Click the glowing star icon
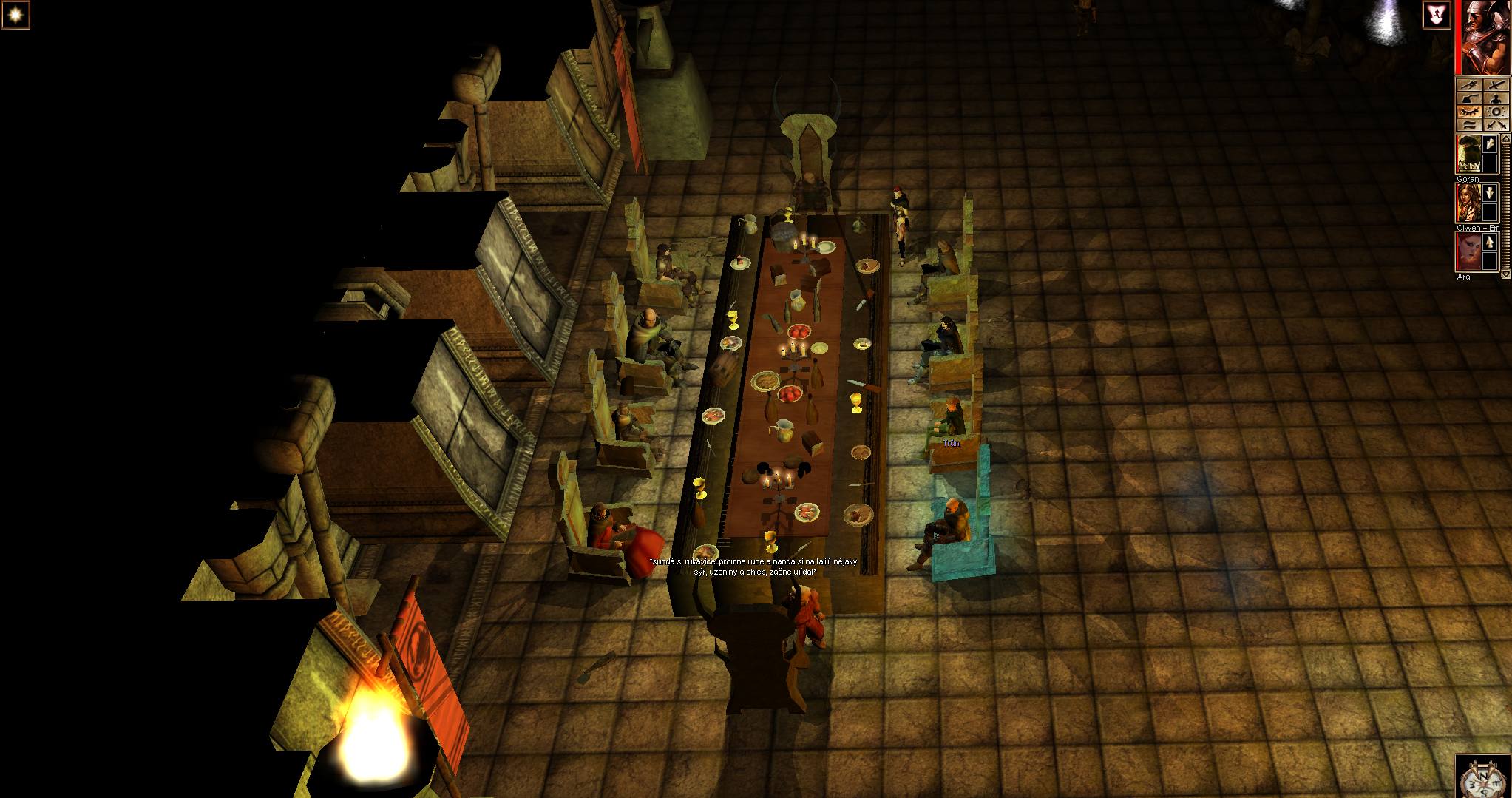 [15, 15]
